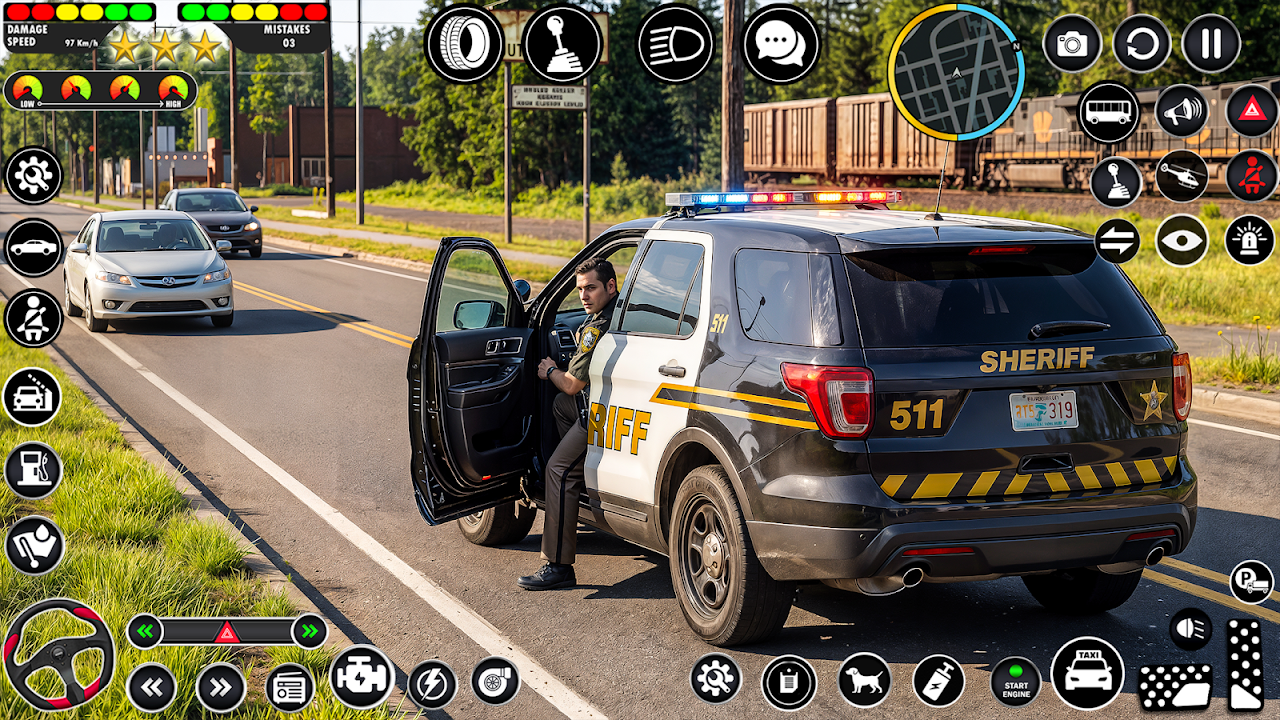
Task: Step on the gas pedal
Action: pos(1245,664)
